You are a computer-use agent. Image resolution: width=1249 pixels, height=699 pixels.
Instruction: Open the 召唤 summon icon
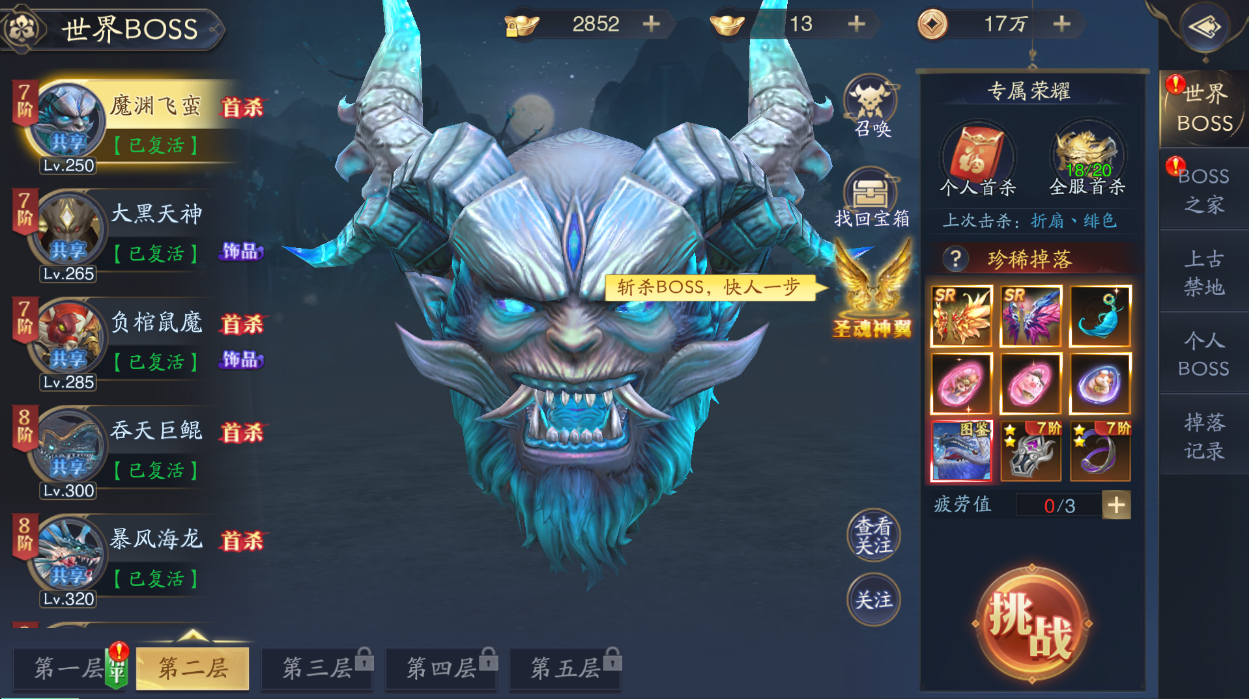(872, 106)
